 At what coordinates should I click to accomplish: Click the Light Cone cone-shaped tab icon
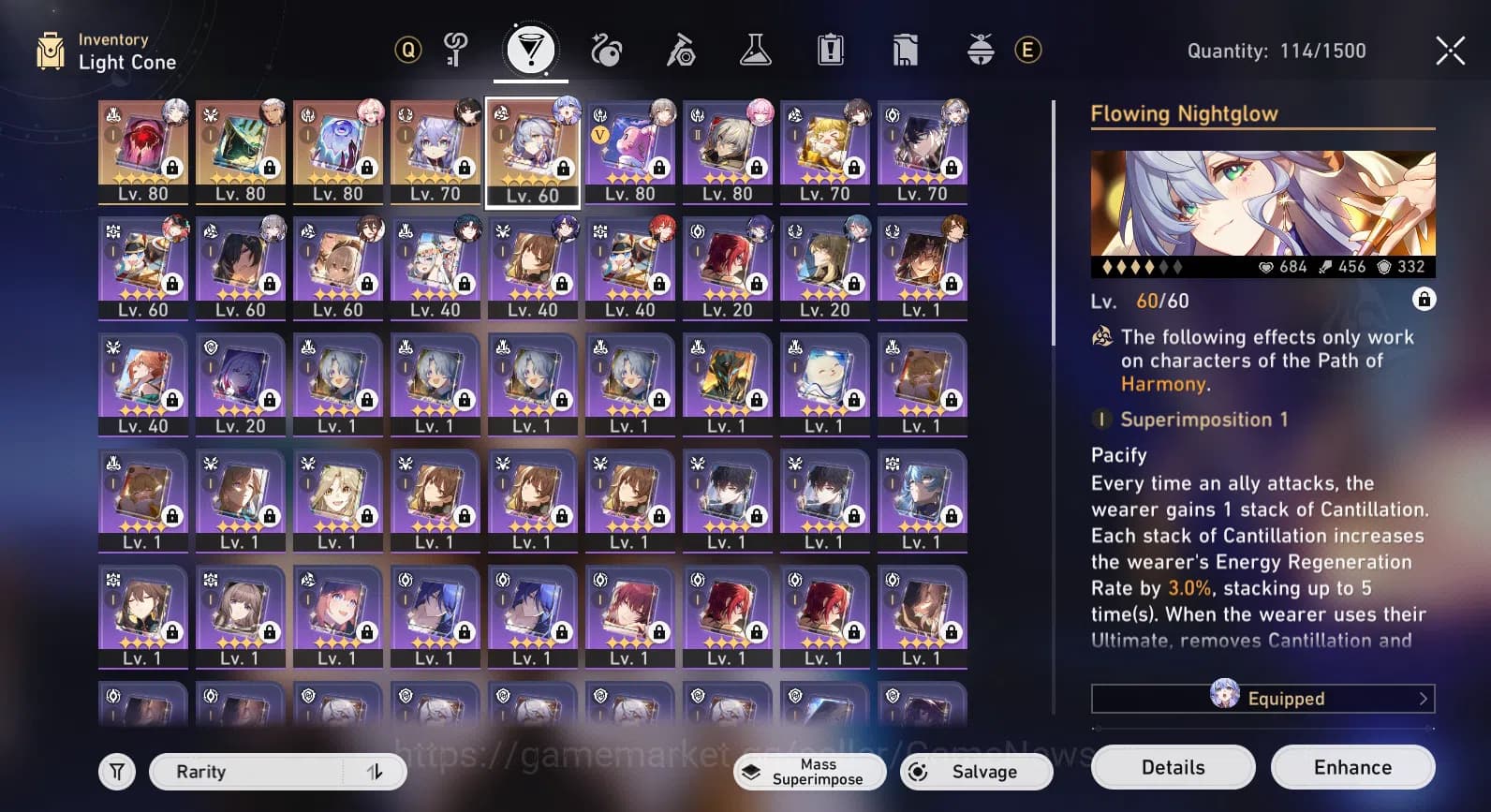(x=531, y=51)
